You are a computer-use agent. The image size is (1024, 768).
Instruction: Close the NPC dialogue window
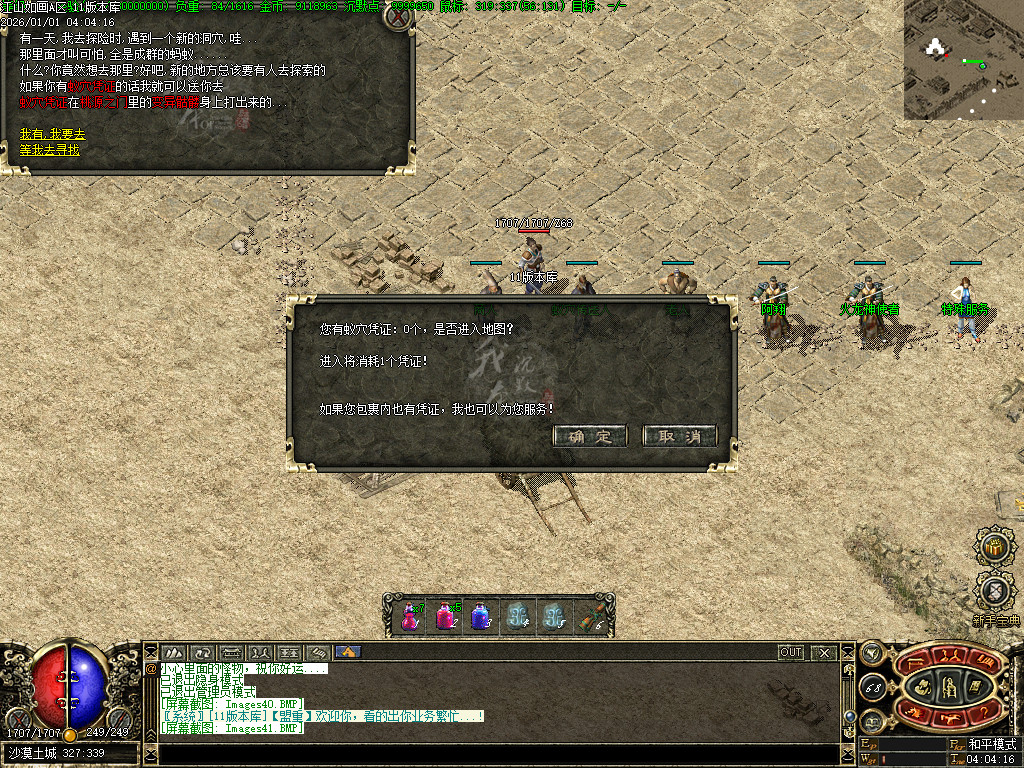point(397,17)
